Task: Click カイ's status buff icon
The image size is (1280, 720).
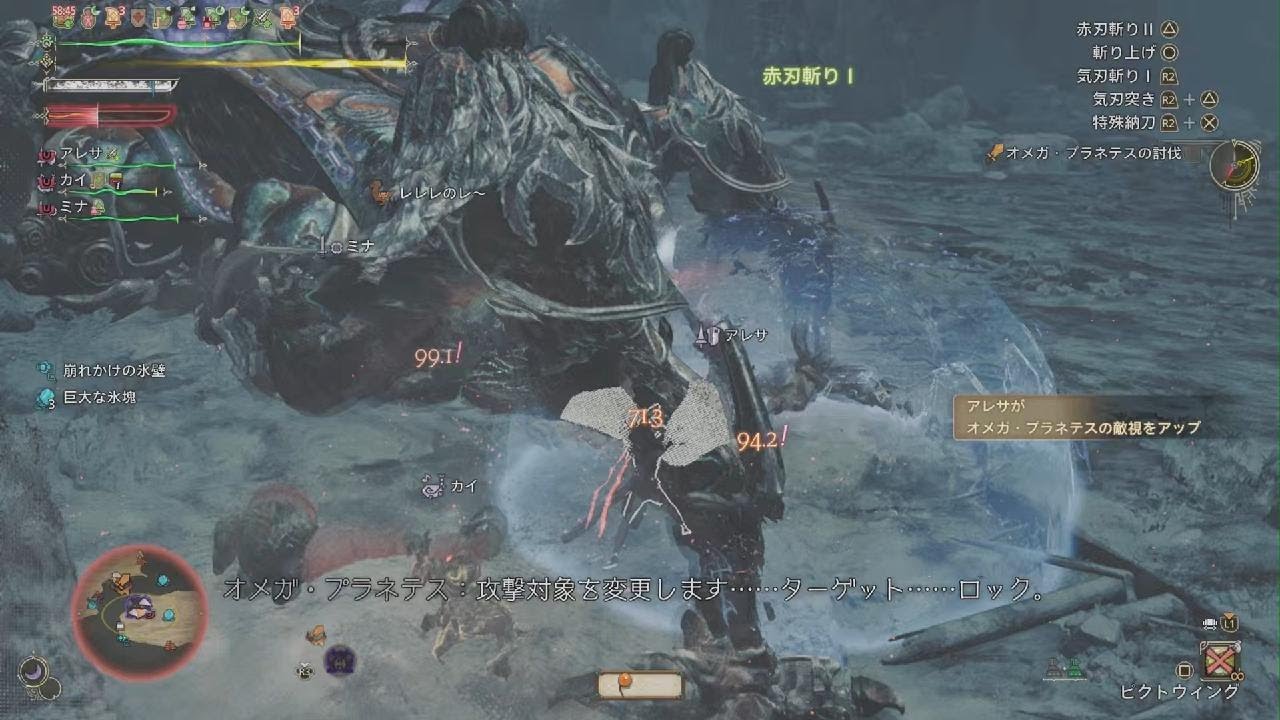Action: [x=108, y=180]
